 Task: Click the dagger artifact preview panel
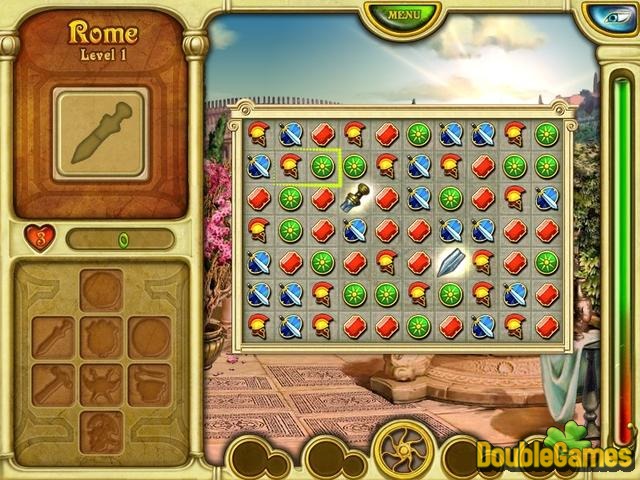pos(101,133)
